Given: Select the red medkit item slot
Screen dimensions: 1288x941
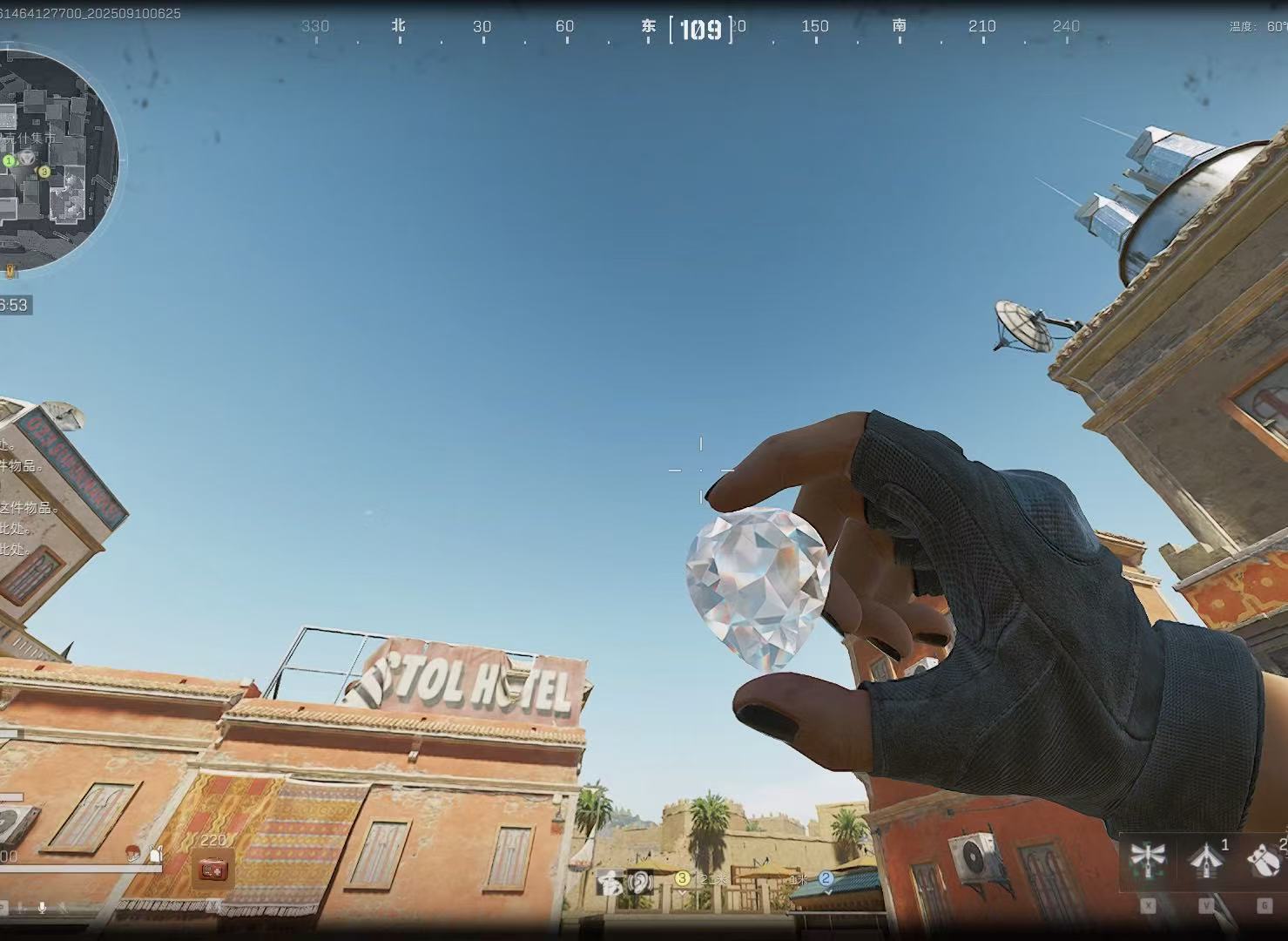Looking at the screenshot, I should click(x=212, y=869).
